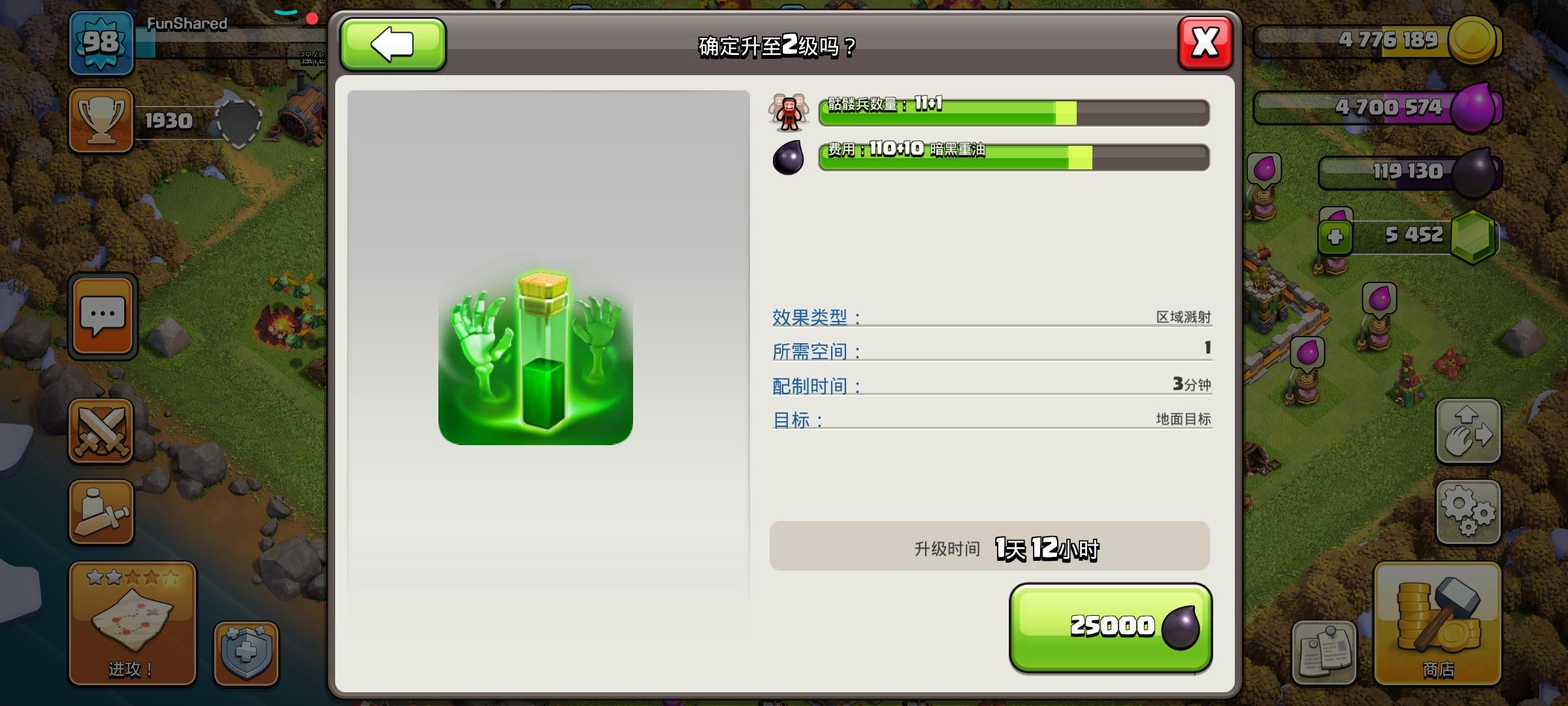Confirm upgrade with the 25000 dark elixir button
1568x706 pixels.
coord(1111,626)
